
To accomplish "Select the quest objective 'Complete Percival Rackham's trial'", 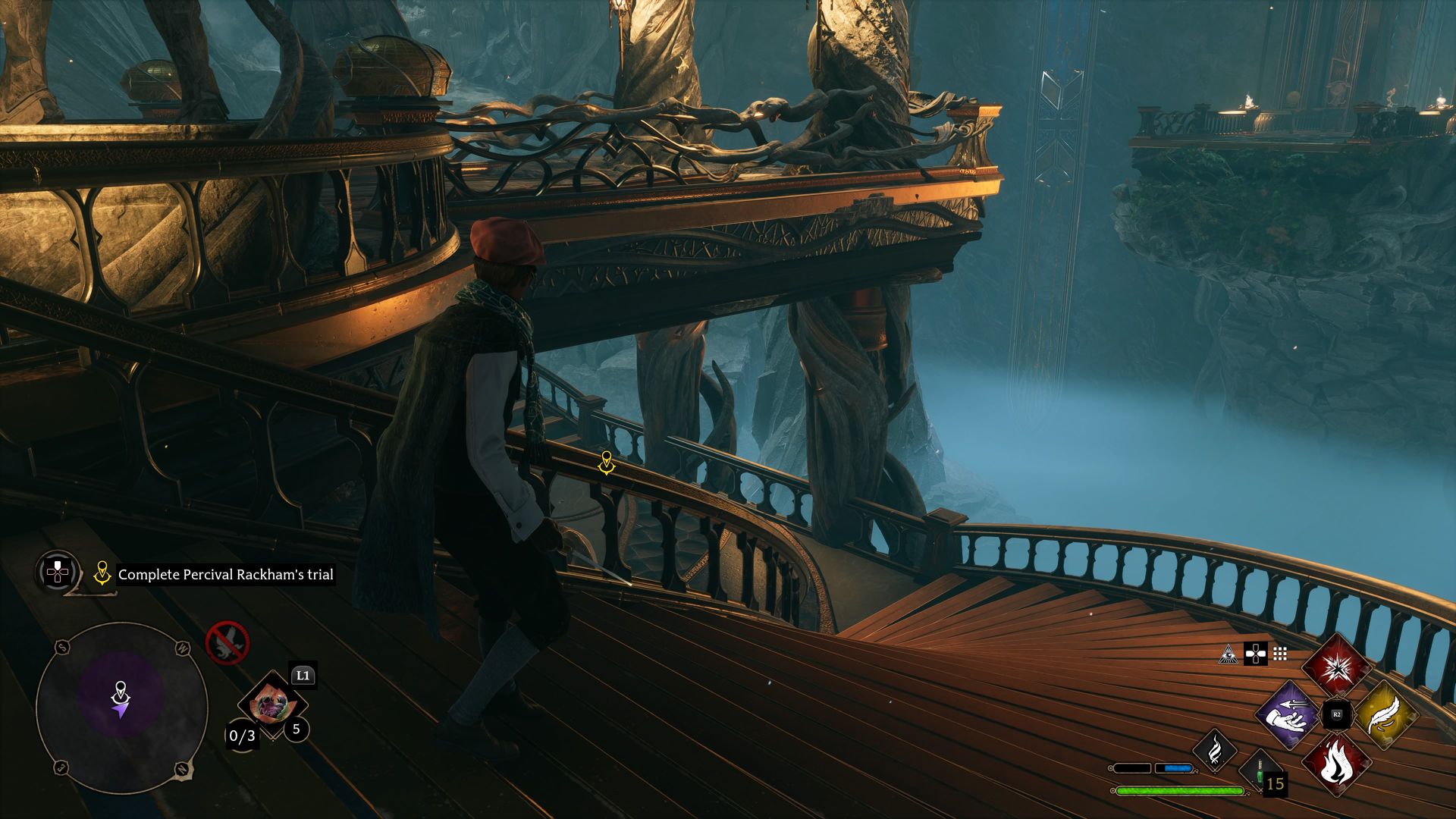I will (x=225, y=575).
